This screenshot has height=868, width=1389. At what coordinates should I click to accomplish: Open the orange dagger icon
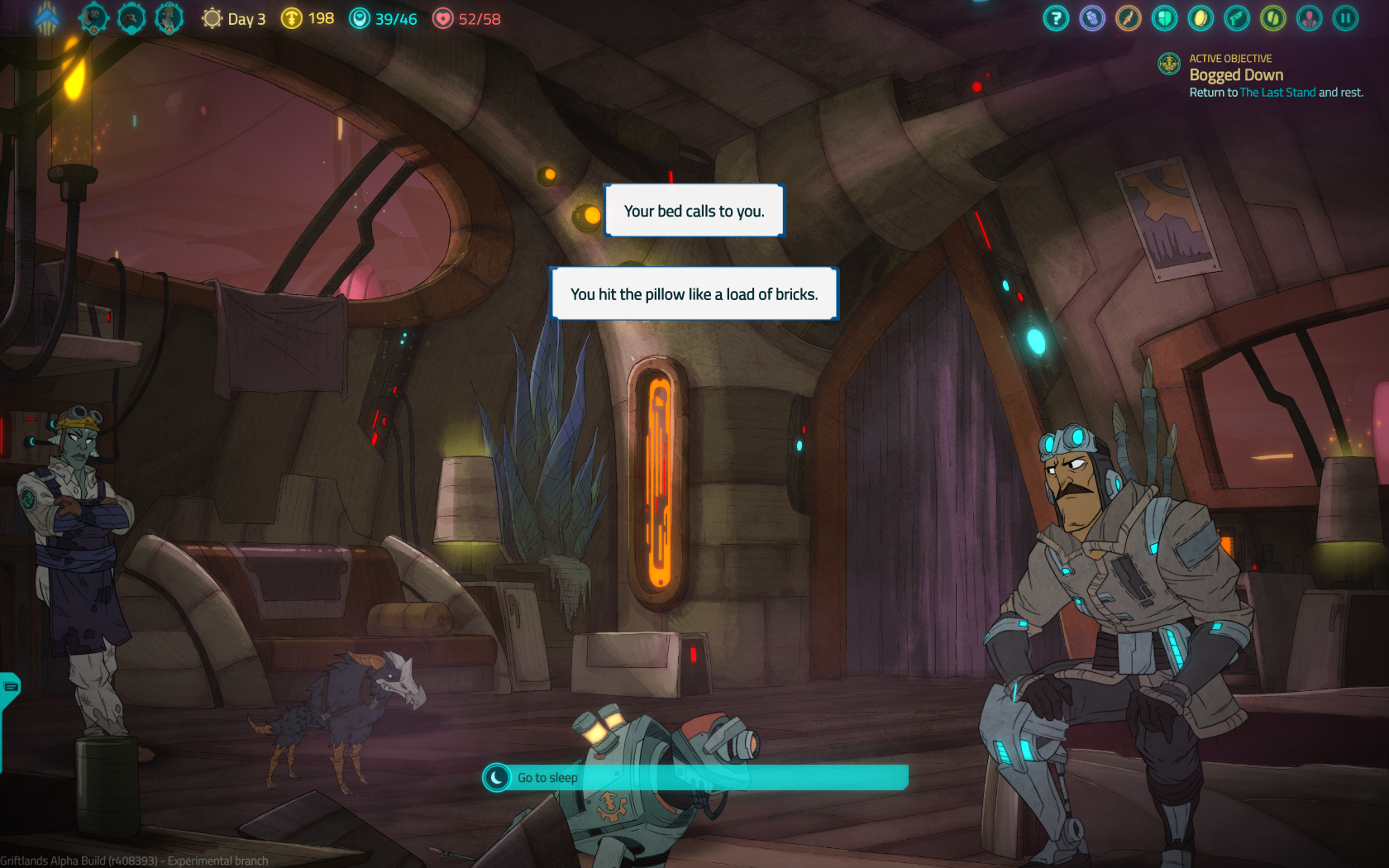[x=1129, y=18]
